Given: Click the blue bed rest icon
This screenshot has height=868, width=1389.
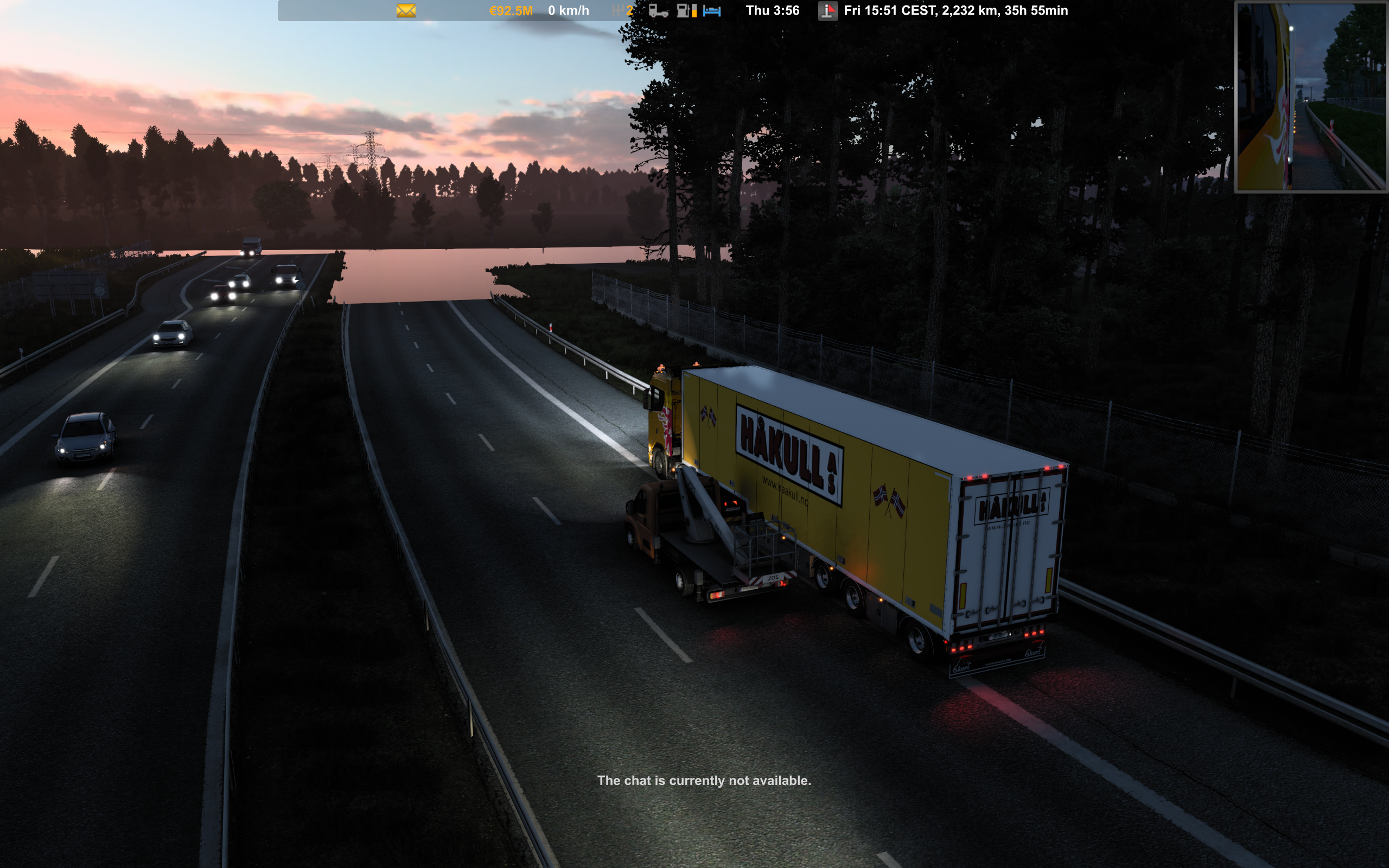Looking at the screenshot, I should click(712, 11).
